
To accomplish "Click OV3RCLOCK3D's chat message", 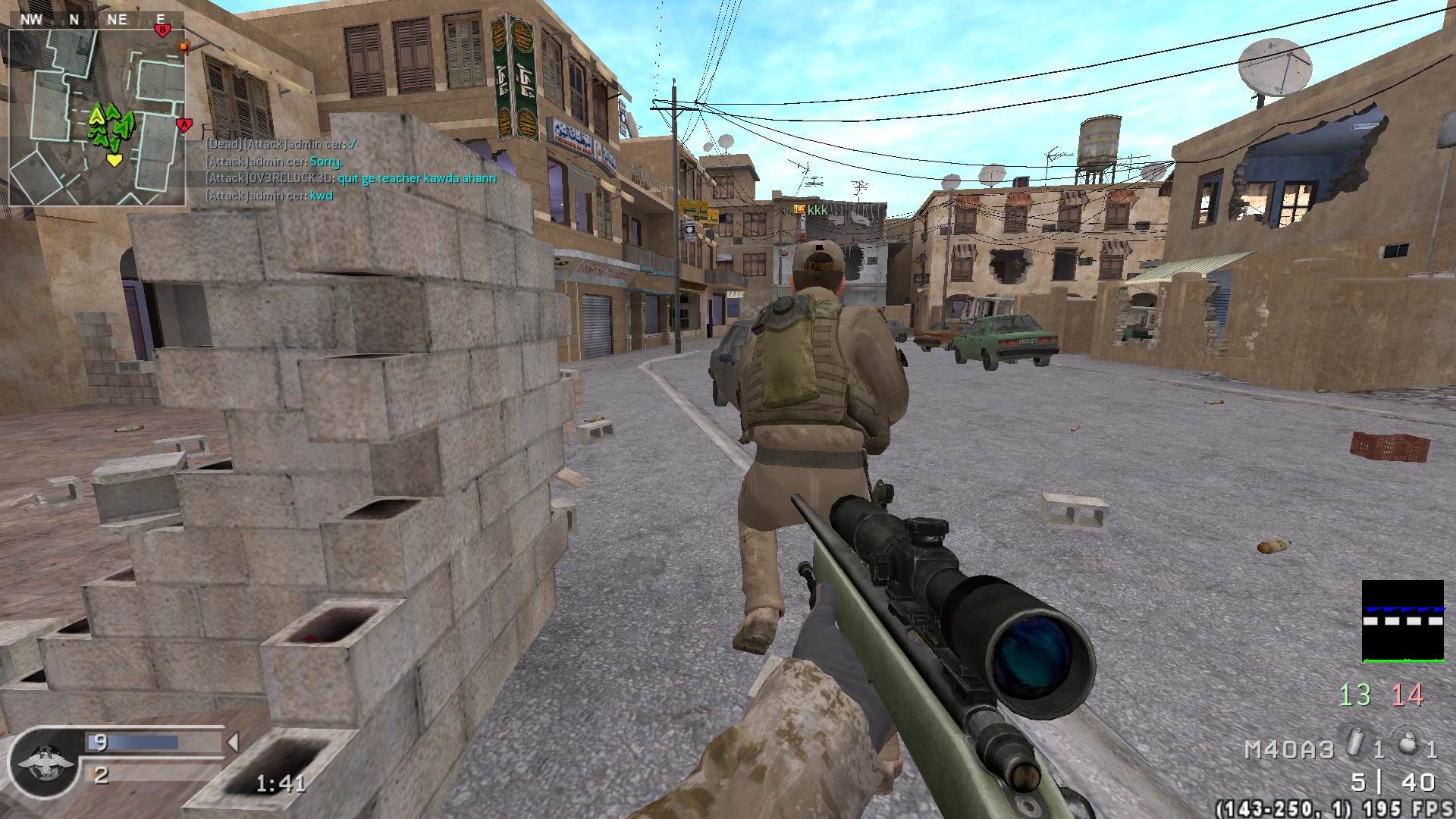I will click(350, 179).
